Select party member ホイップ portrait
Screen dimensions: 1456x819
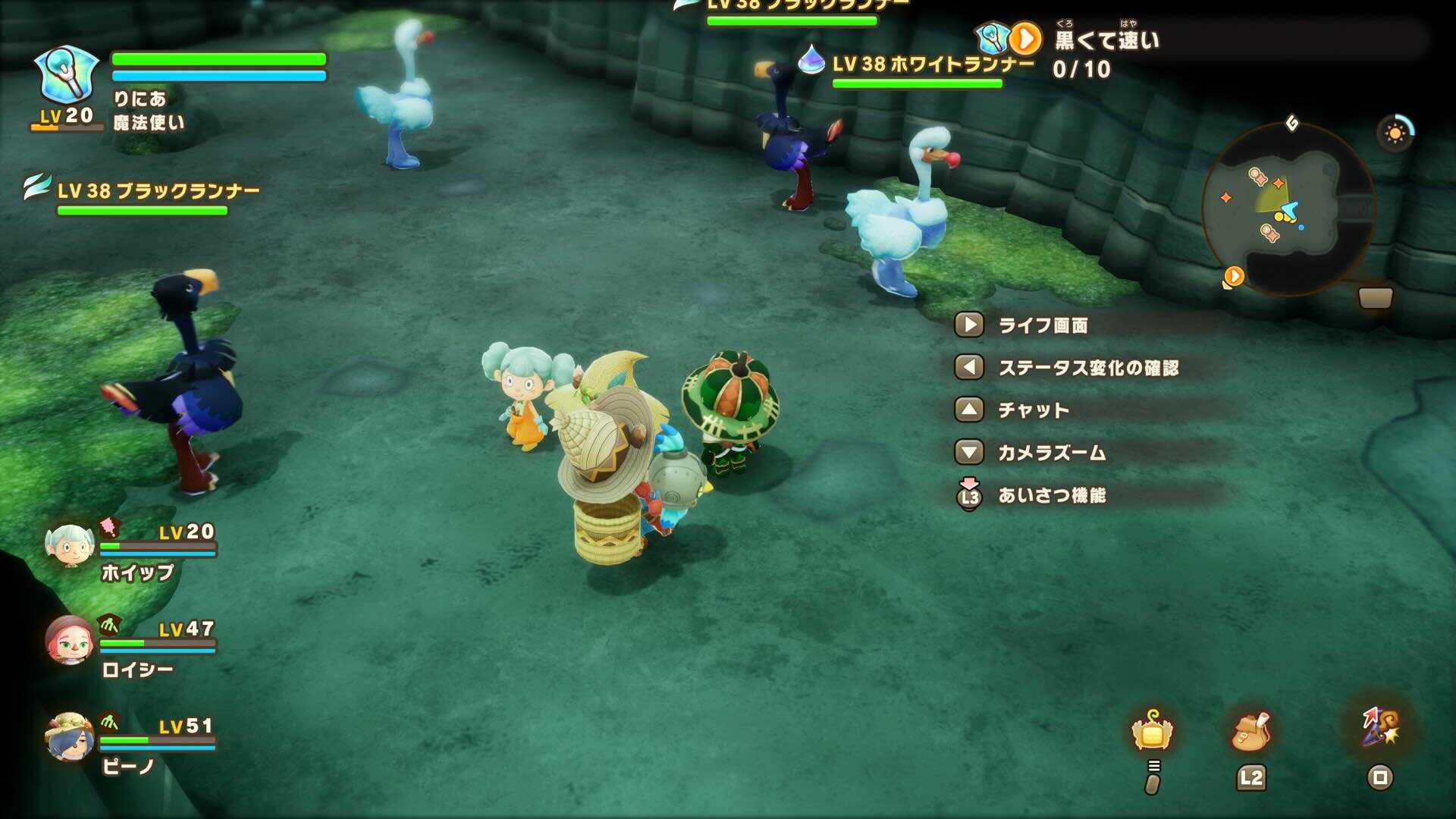pos(69,545)
